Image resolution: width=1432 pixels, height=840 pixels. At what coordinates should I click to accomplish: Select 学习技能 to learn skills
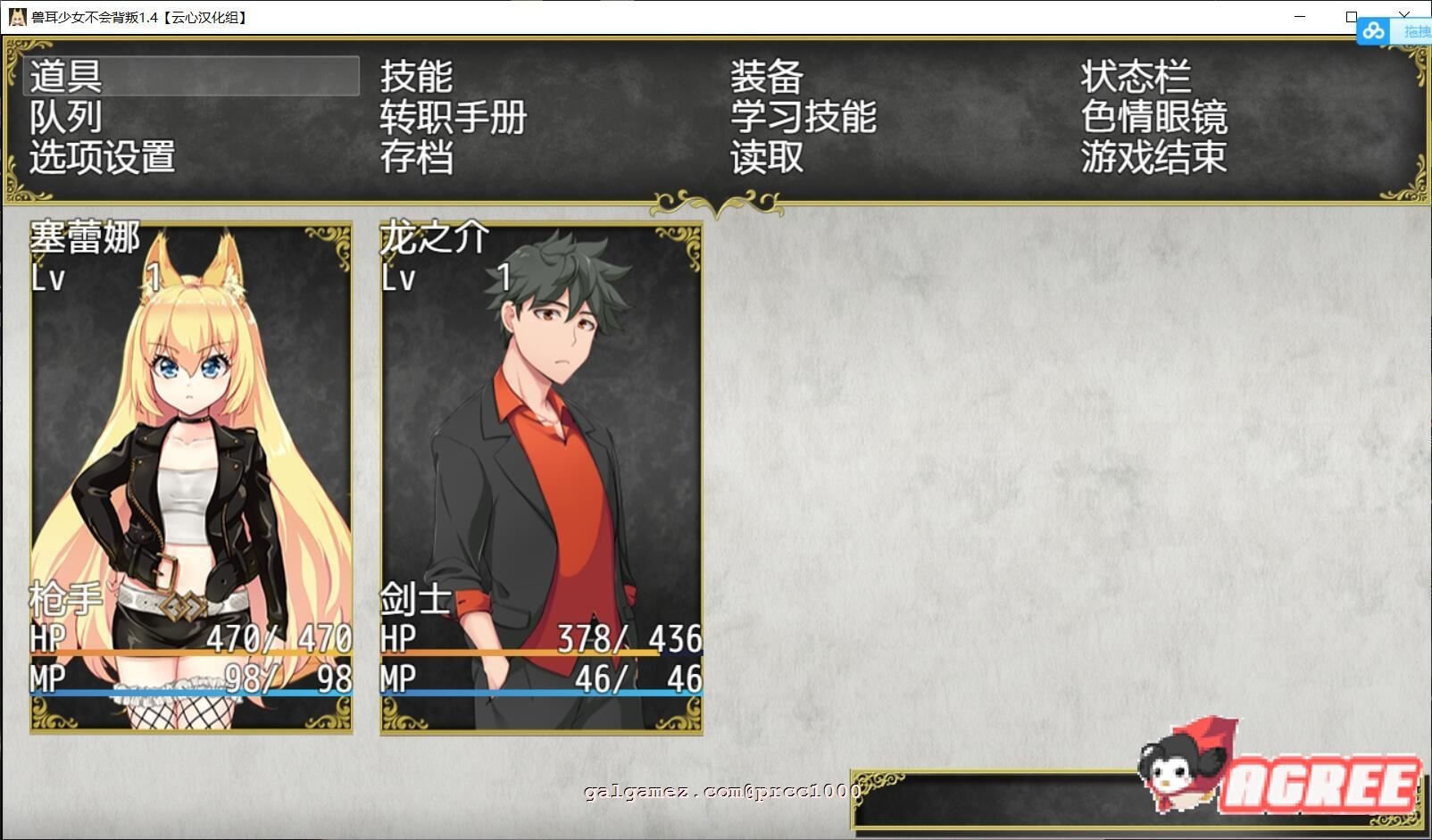802,117
